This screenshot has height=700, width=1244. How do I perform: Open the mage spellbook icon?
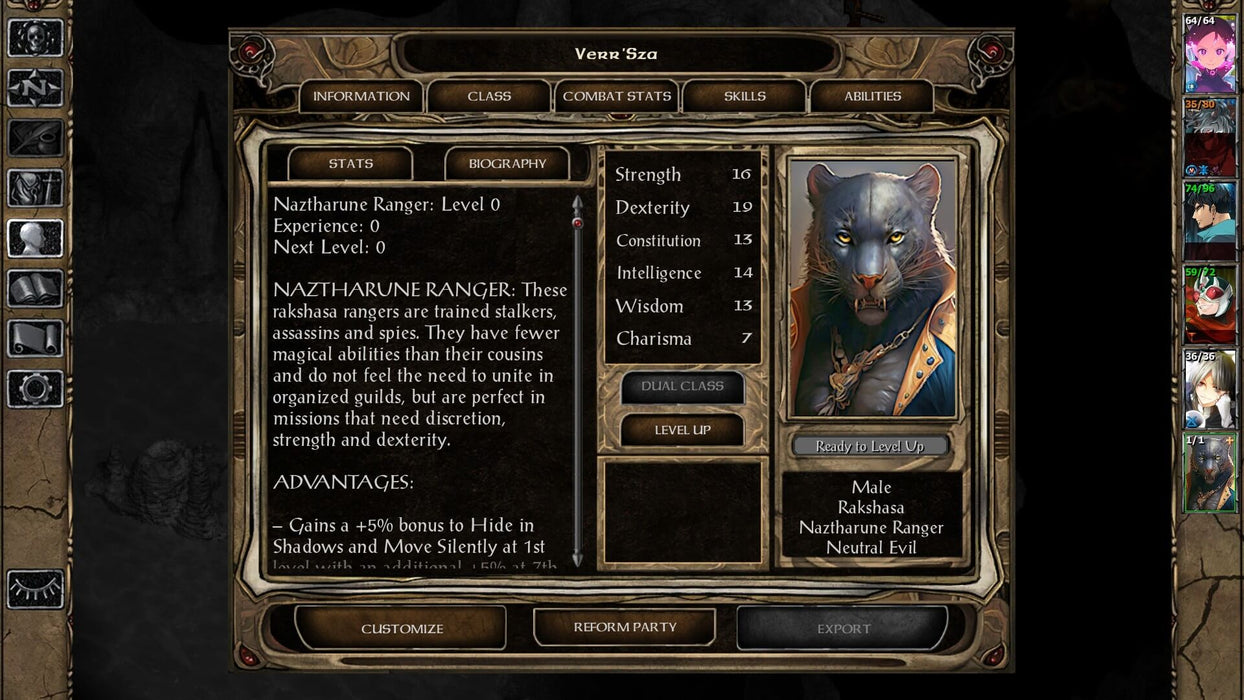(36, 289)
